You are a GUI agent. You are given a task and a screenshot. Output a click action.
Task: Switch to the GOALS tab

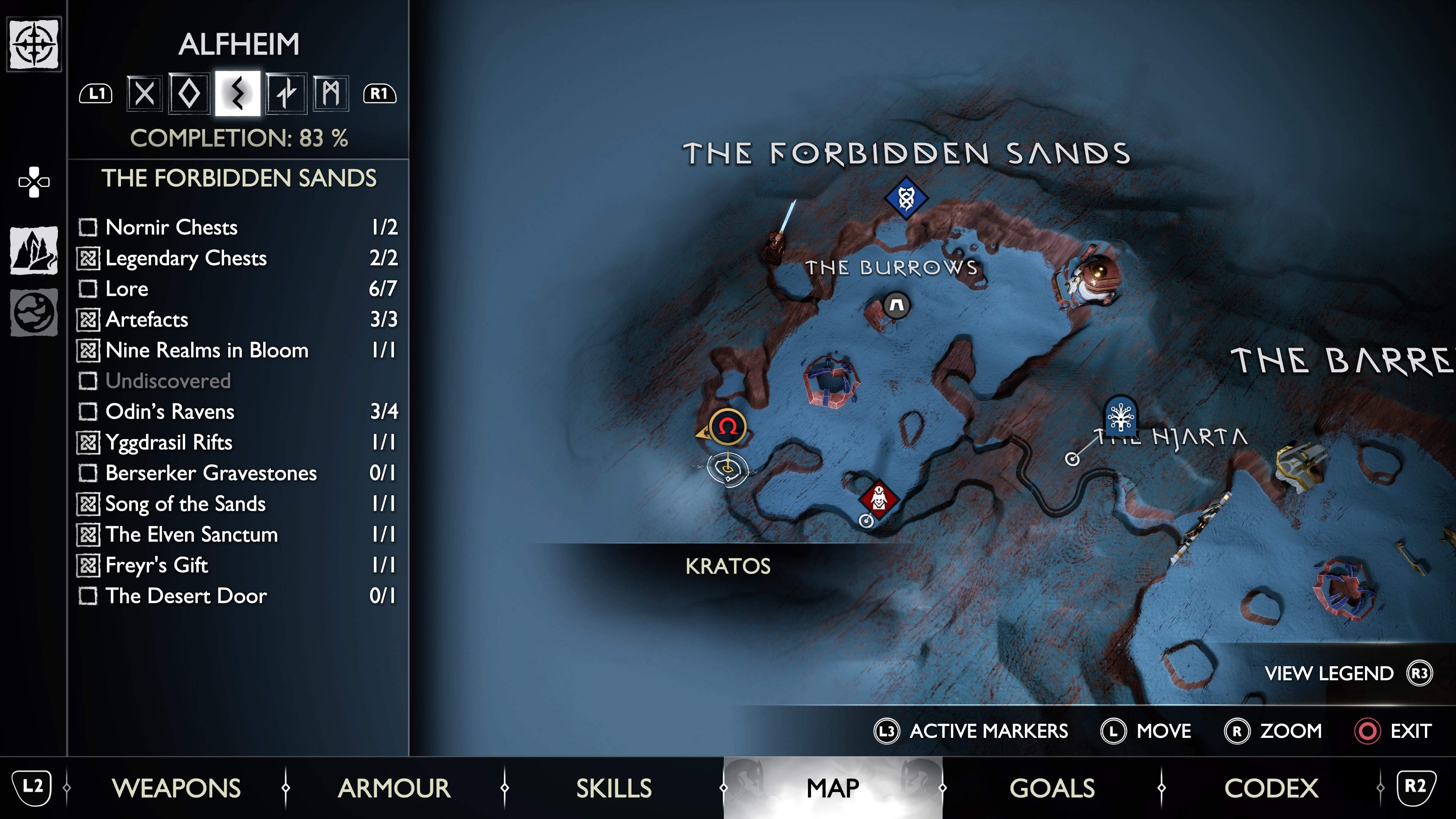point(1053,786)
